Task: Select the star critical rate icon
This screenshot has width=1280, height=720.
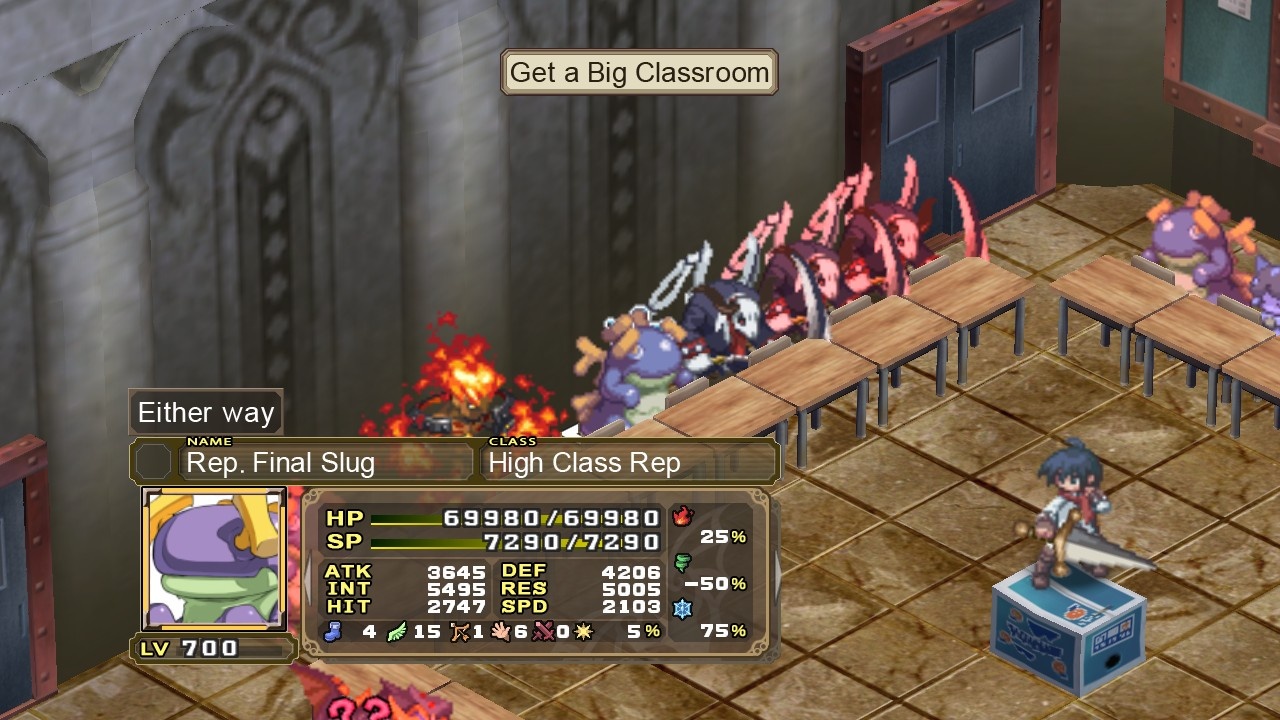Action: [x=583, y=631]
